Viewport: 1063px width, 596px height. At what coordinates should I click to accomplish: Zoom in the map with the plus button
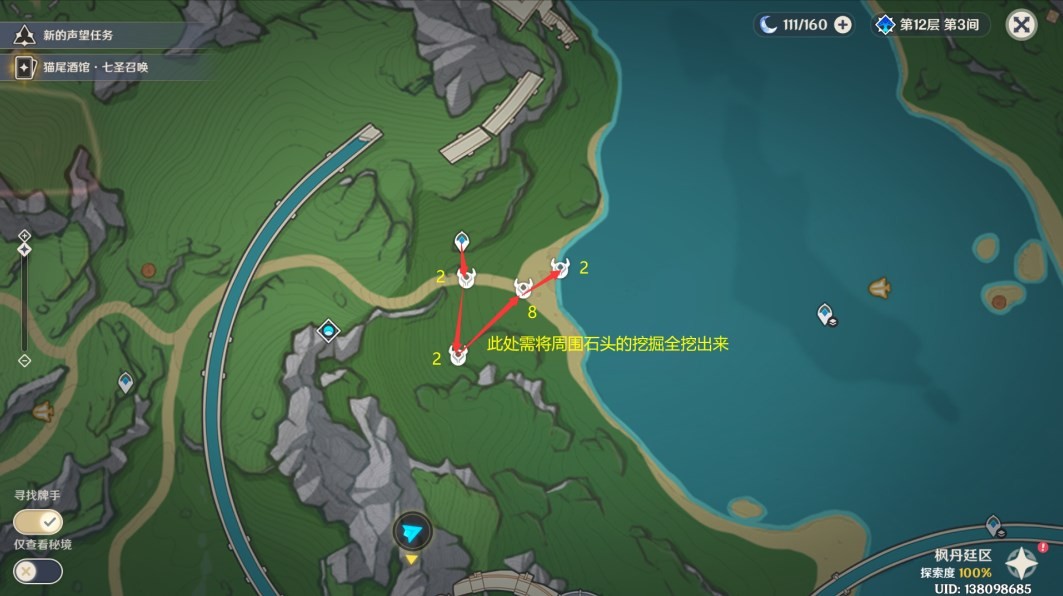25,235
